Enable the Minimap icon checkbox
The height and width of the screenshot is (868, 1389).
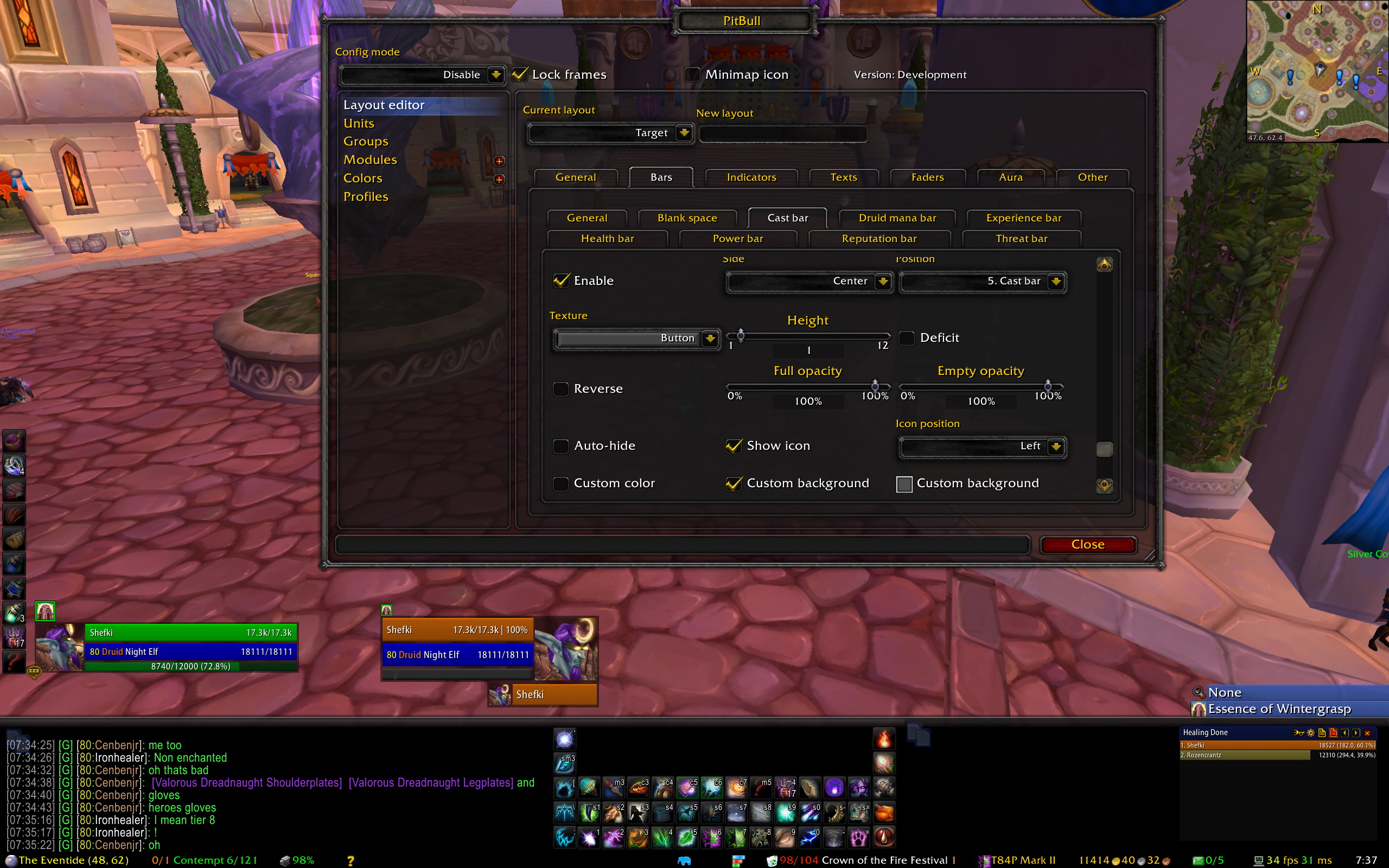point(693,74)
